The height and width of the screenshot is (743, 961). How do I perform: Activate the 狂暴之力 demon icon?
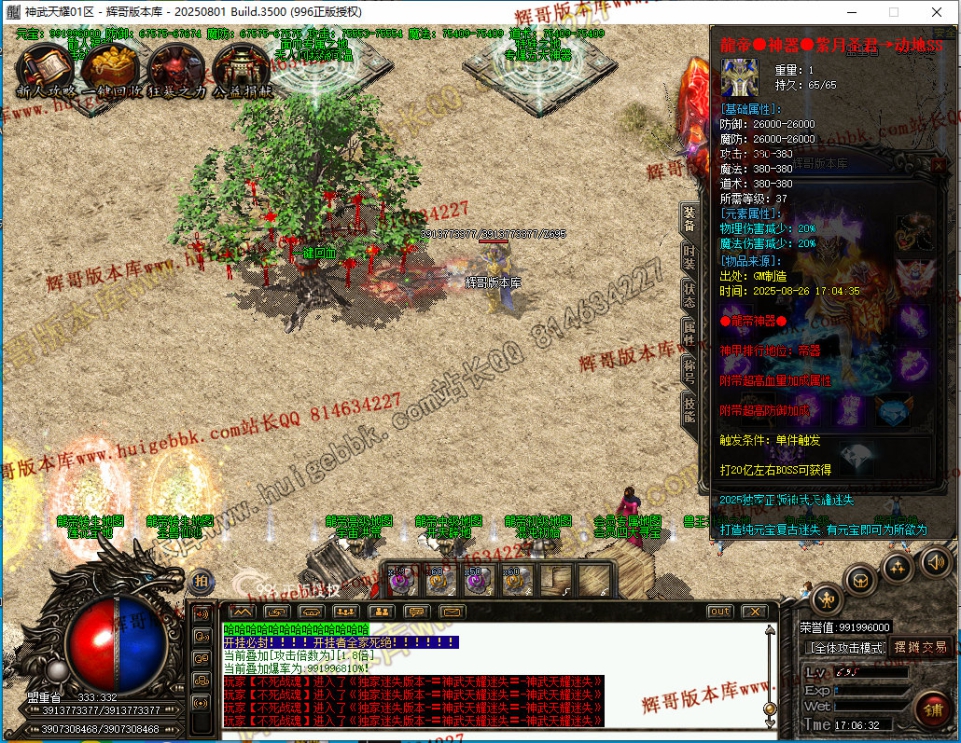pos(175,67)
